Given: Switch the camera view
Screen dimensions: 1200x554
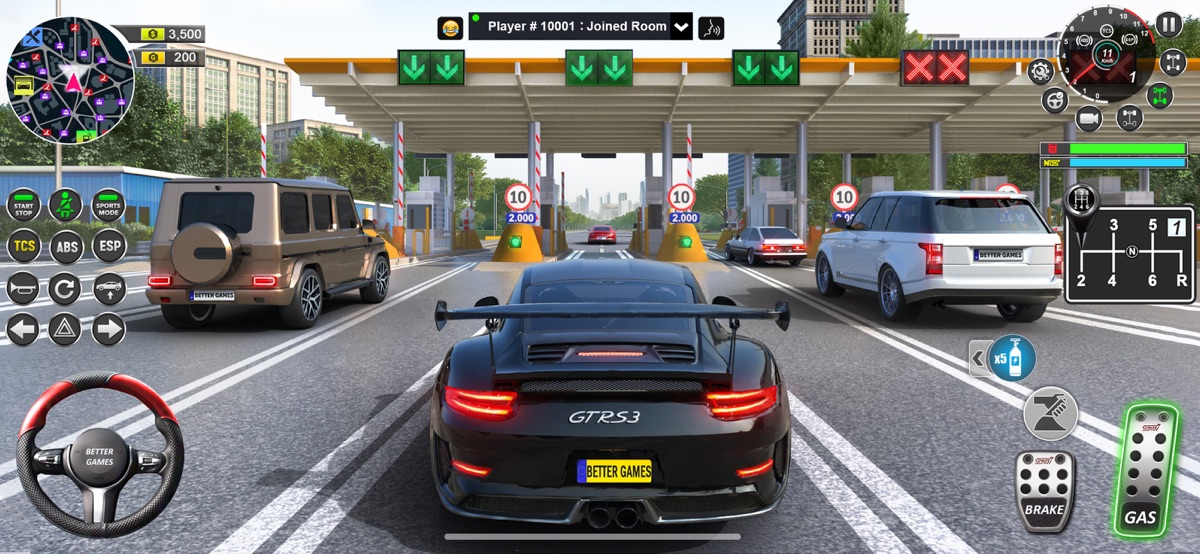Looking at the screenshot, I should (x=1088, y=118).
